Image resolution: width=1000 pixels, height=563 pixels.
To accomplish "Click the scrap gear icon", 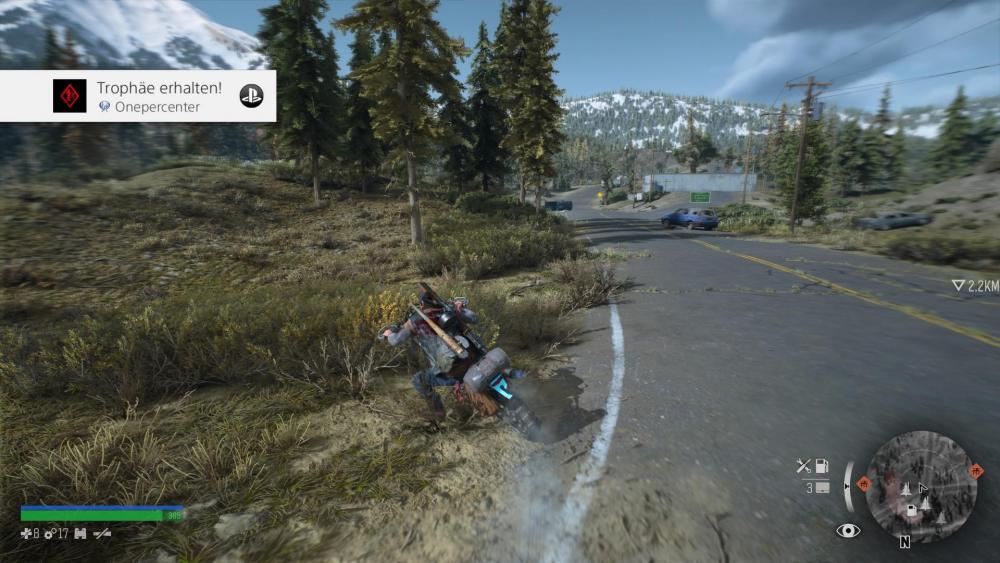I will pyautogui.click(x=48, y=534).
